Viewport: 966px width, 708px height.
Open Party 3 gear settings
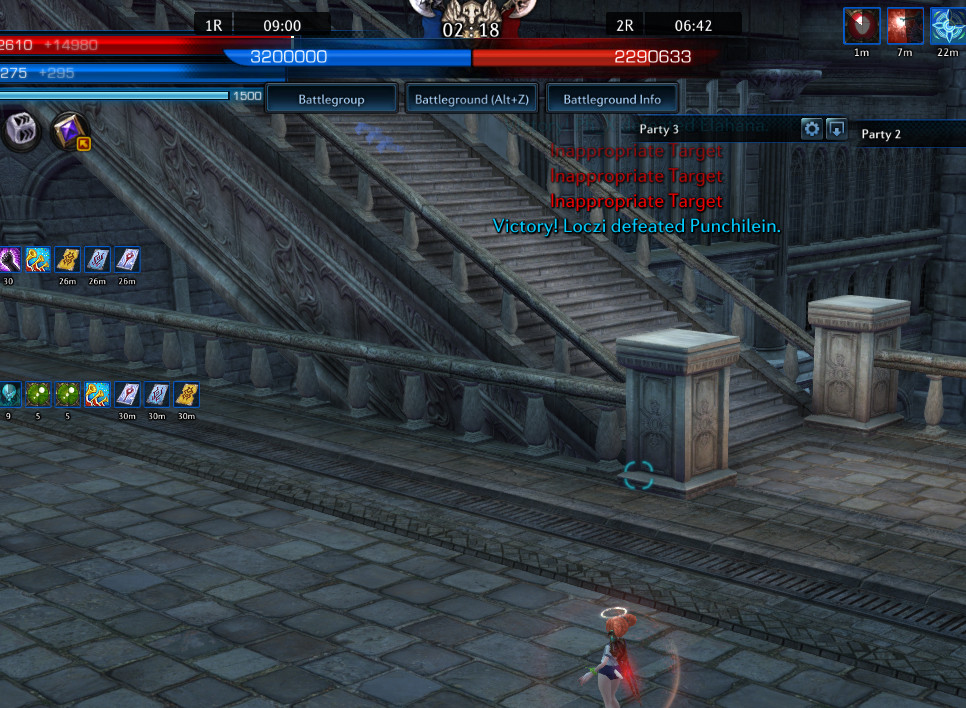(x=811, y=129)
